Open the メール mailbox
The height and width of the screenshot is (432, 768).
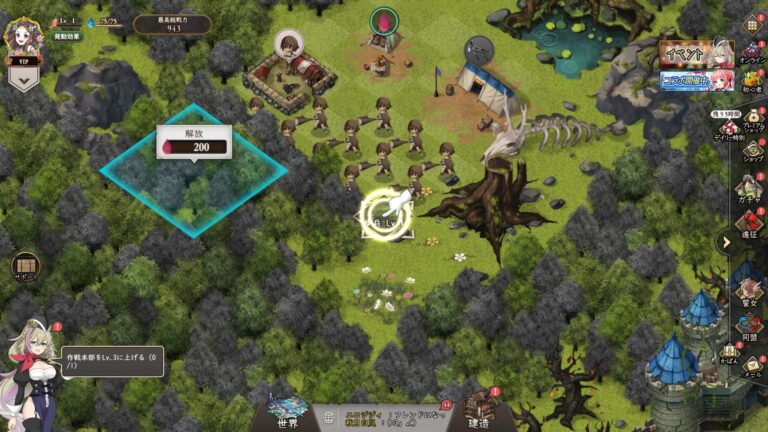coord(753,368)
